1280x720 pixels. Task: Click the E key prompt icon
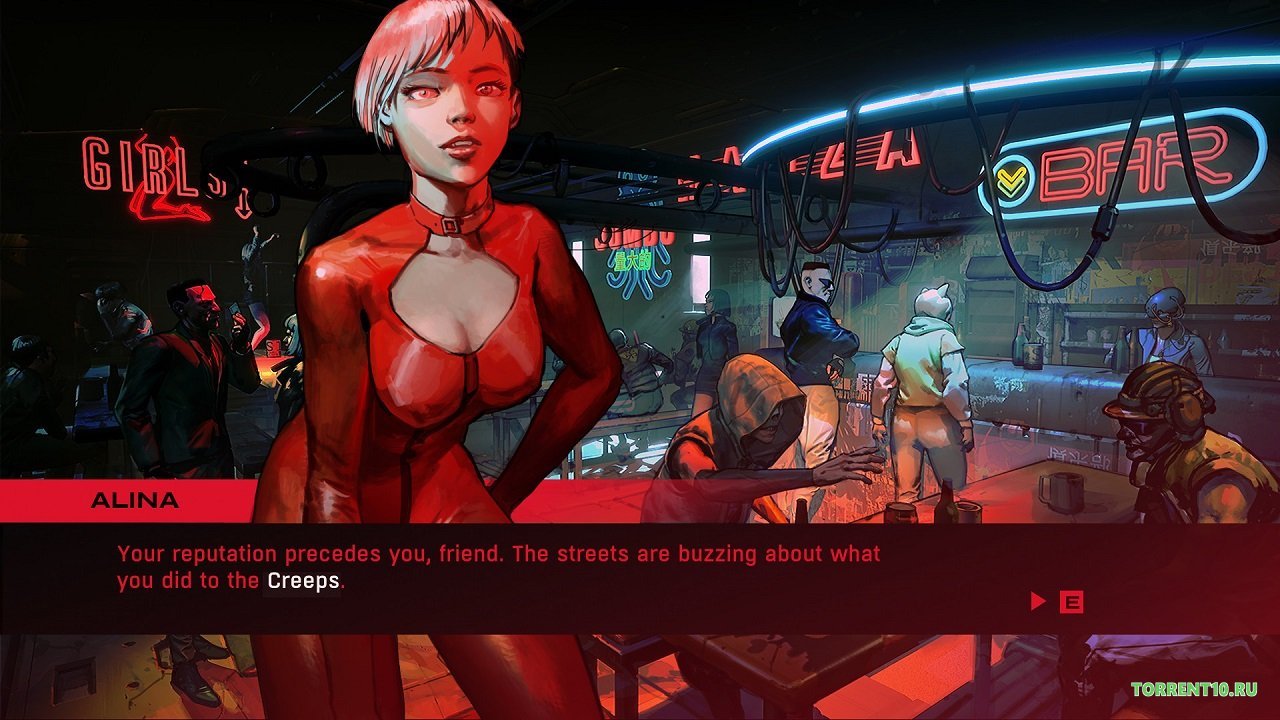[1074, 602]
